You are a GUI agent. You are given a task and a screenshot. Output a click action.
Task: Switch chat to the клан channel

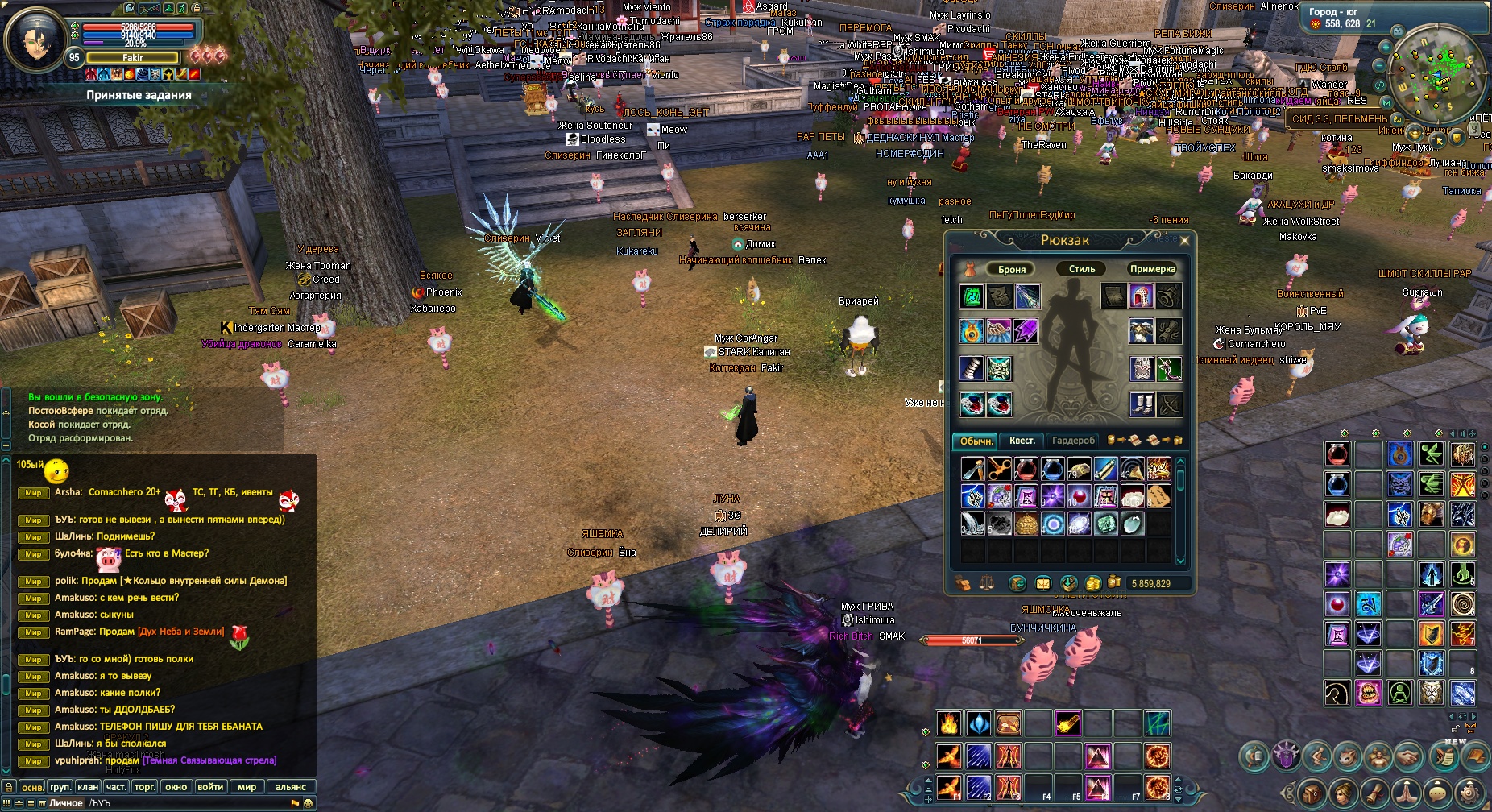coord(88,787)
